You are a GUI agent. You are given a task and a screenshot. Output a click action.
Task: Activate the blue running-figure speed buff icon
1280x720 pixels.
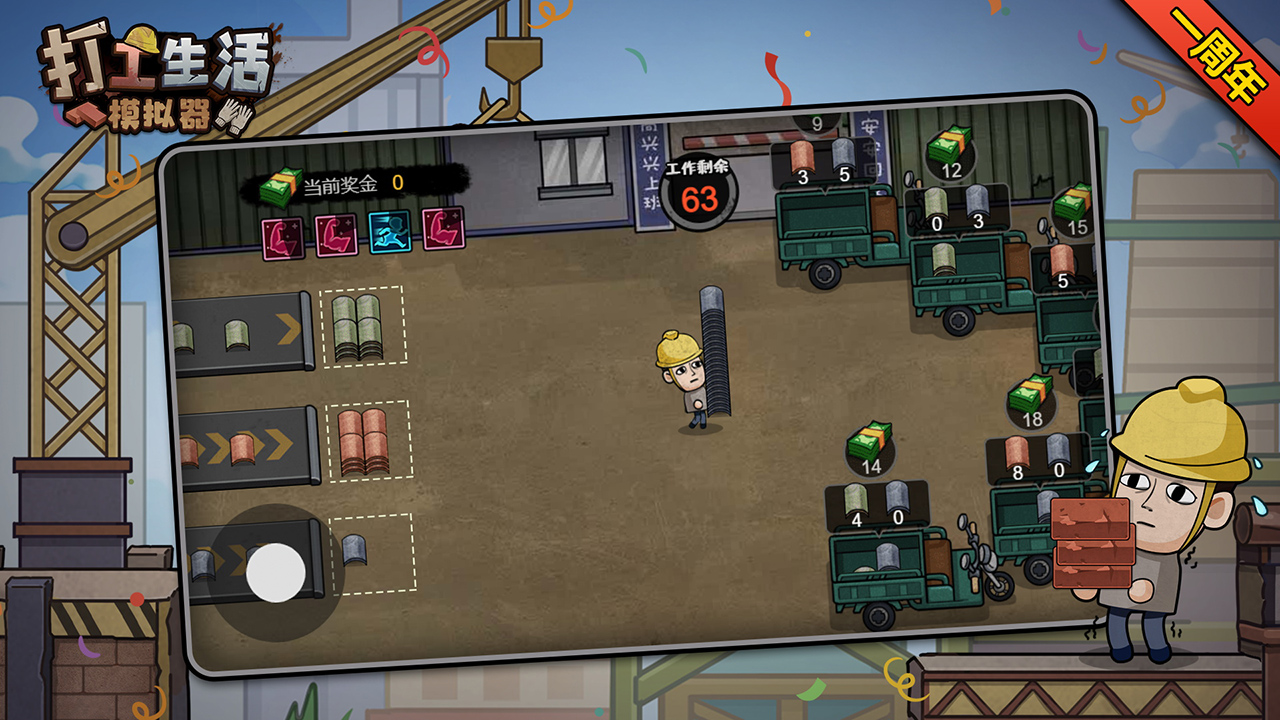[389, 232]
